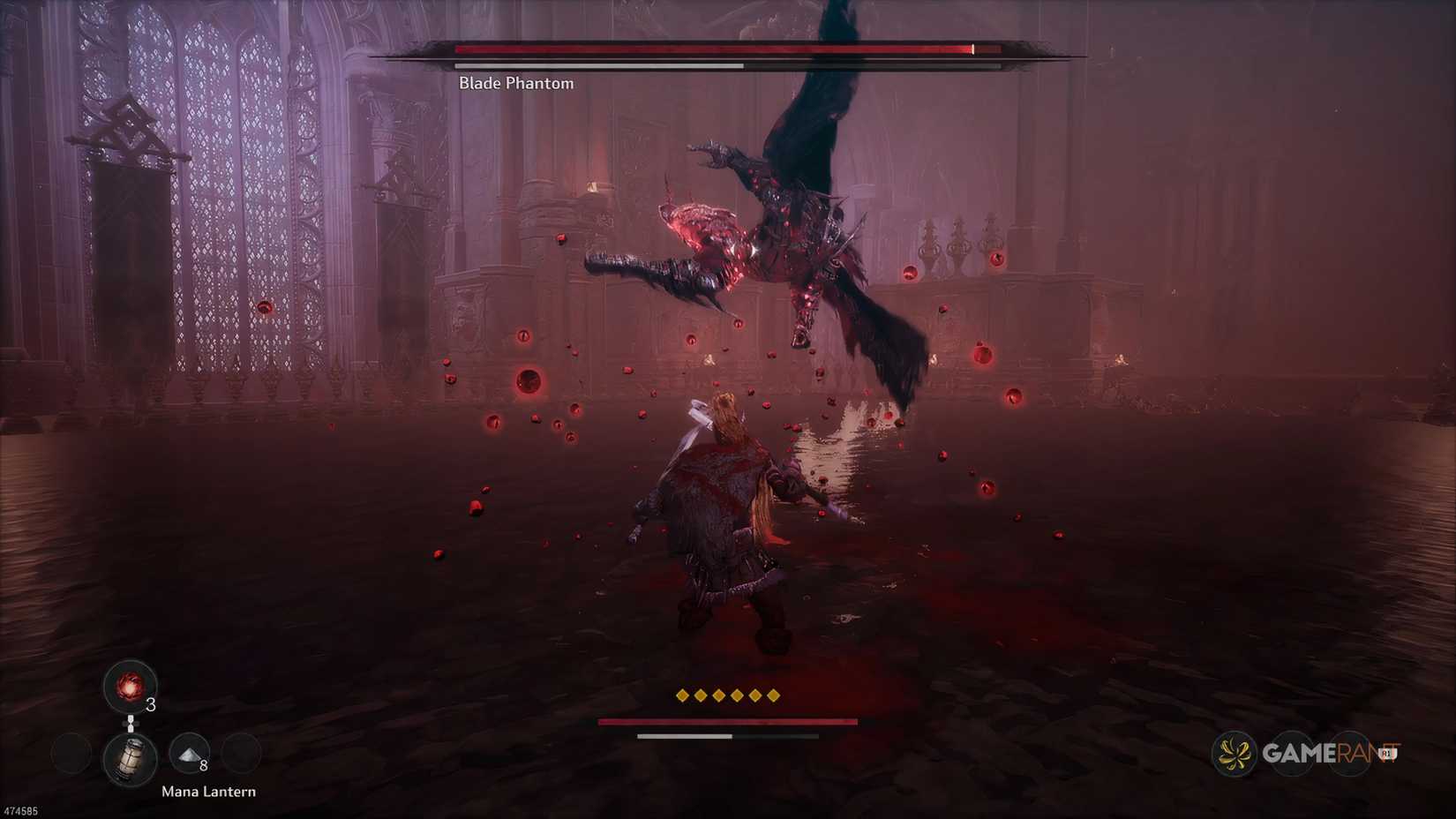Click the number 3 beside the red orb
This screenshot has width=1456, height=819.
tap(150, 706)
